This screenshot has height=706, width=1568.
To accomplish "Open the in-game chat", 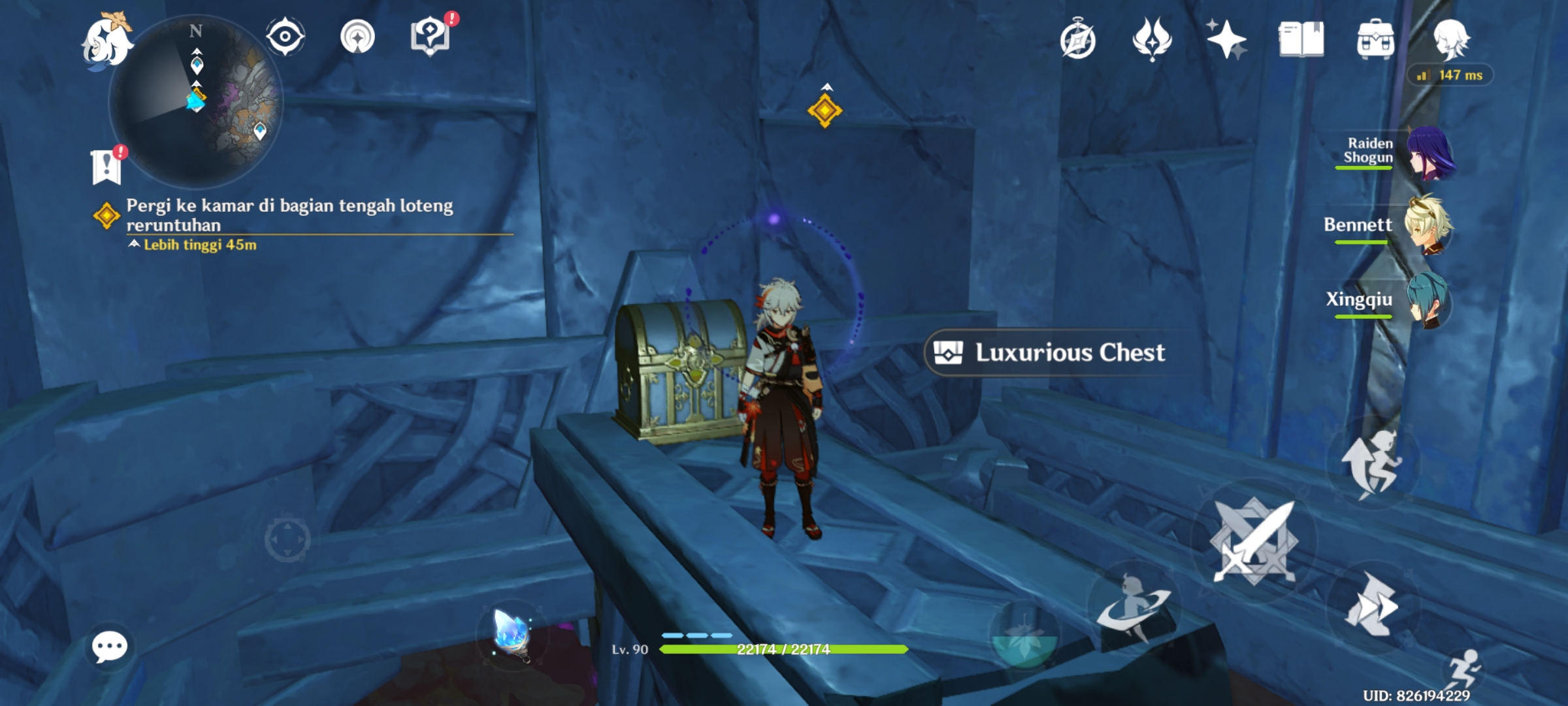I will [111, 647].
